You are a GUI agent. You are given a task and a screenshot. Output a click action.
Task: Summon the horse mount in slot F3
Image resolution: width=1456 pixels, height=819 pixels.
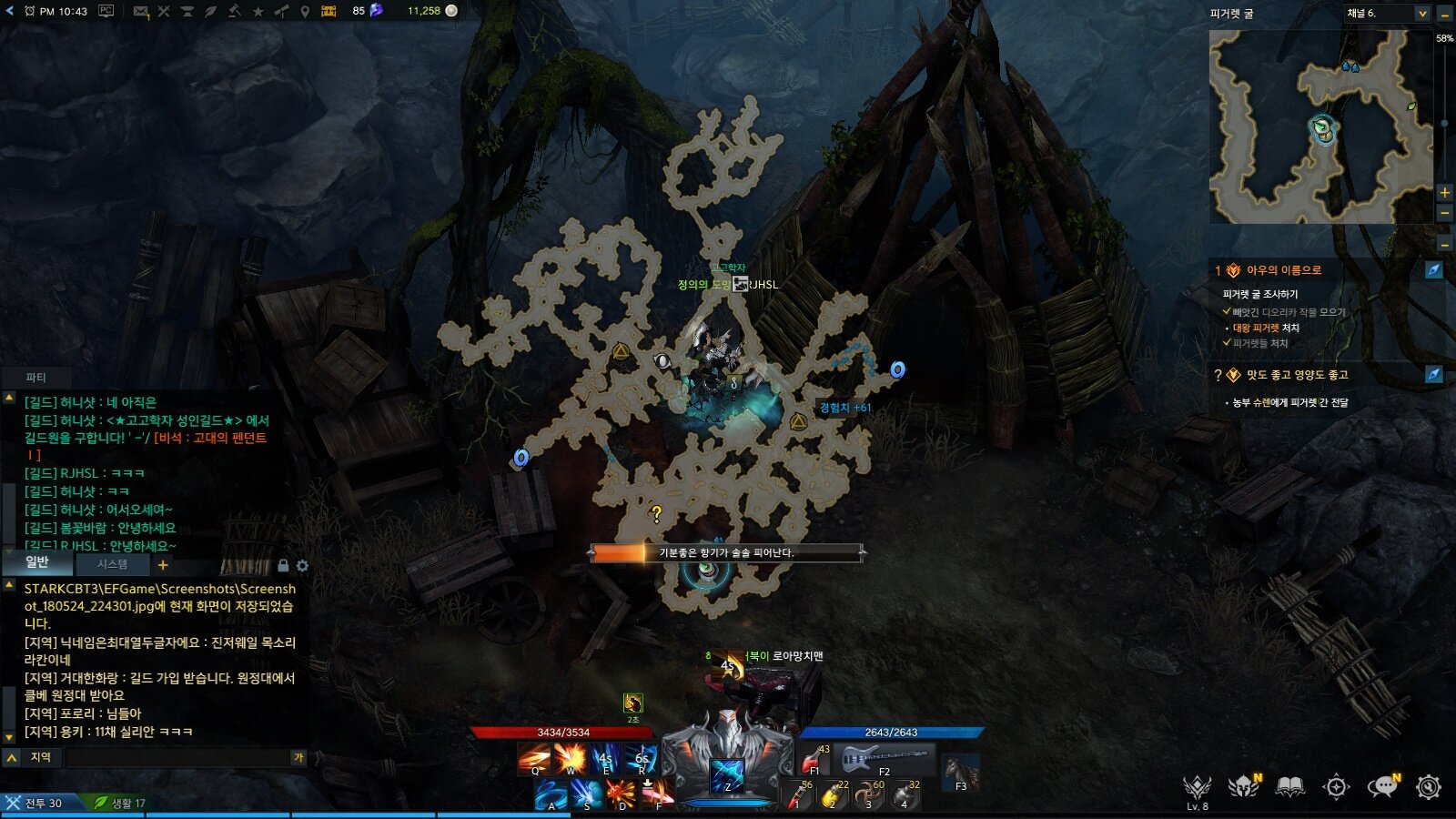click(x=960, y=773)
